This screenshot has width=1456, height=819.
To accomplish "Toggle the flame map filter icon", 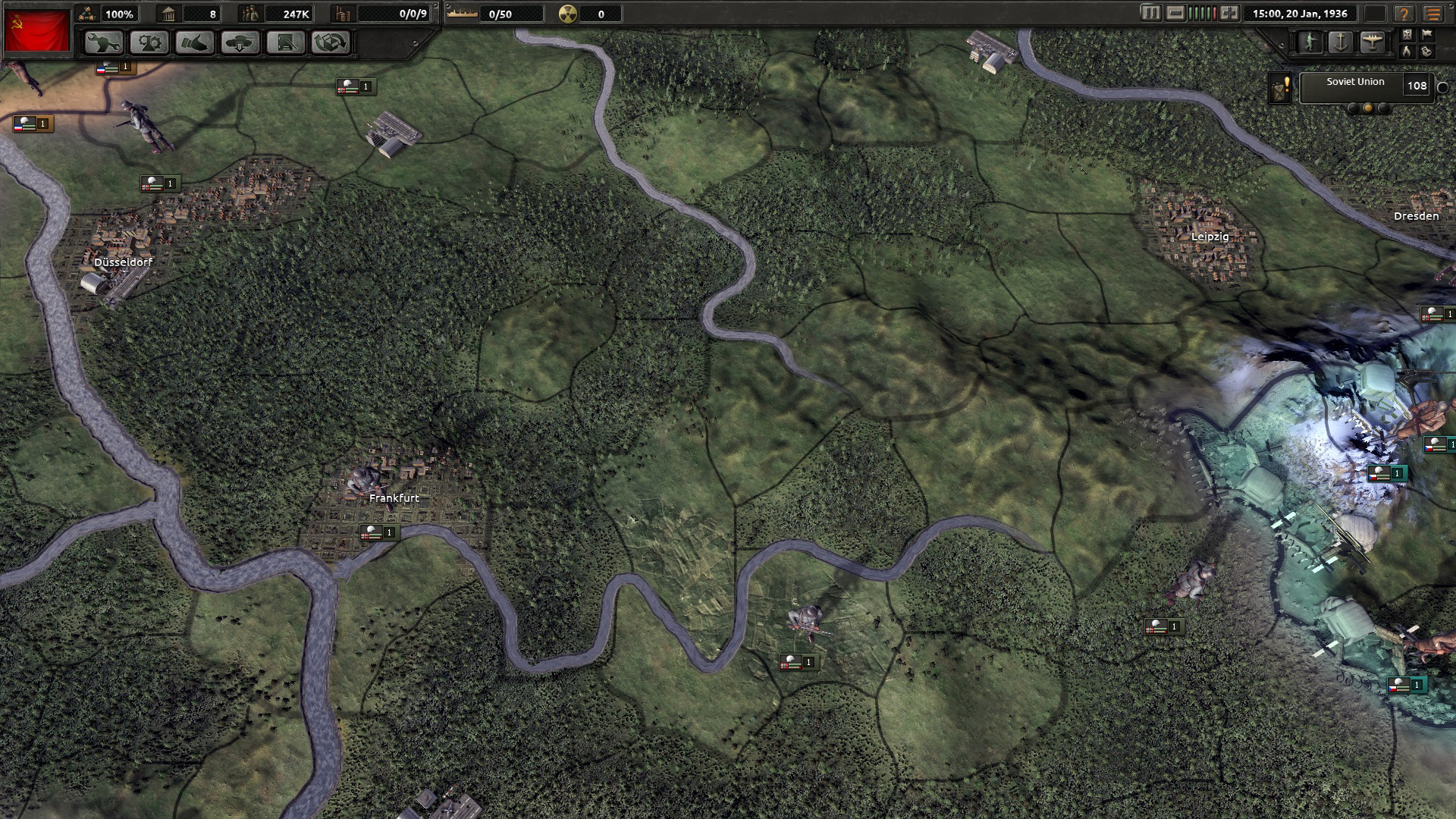I will pyautogui.click(x=1407, y=52).
